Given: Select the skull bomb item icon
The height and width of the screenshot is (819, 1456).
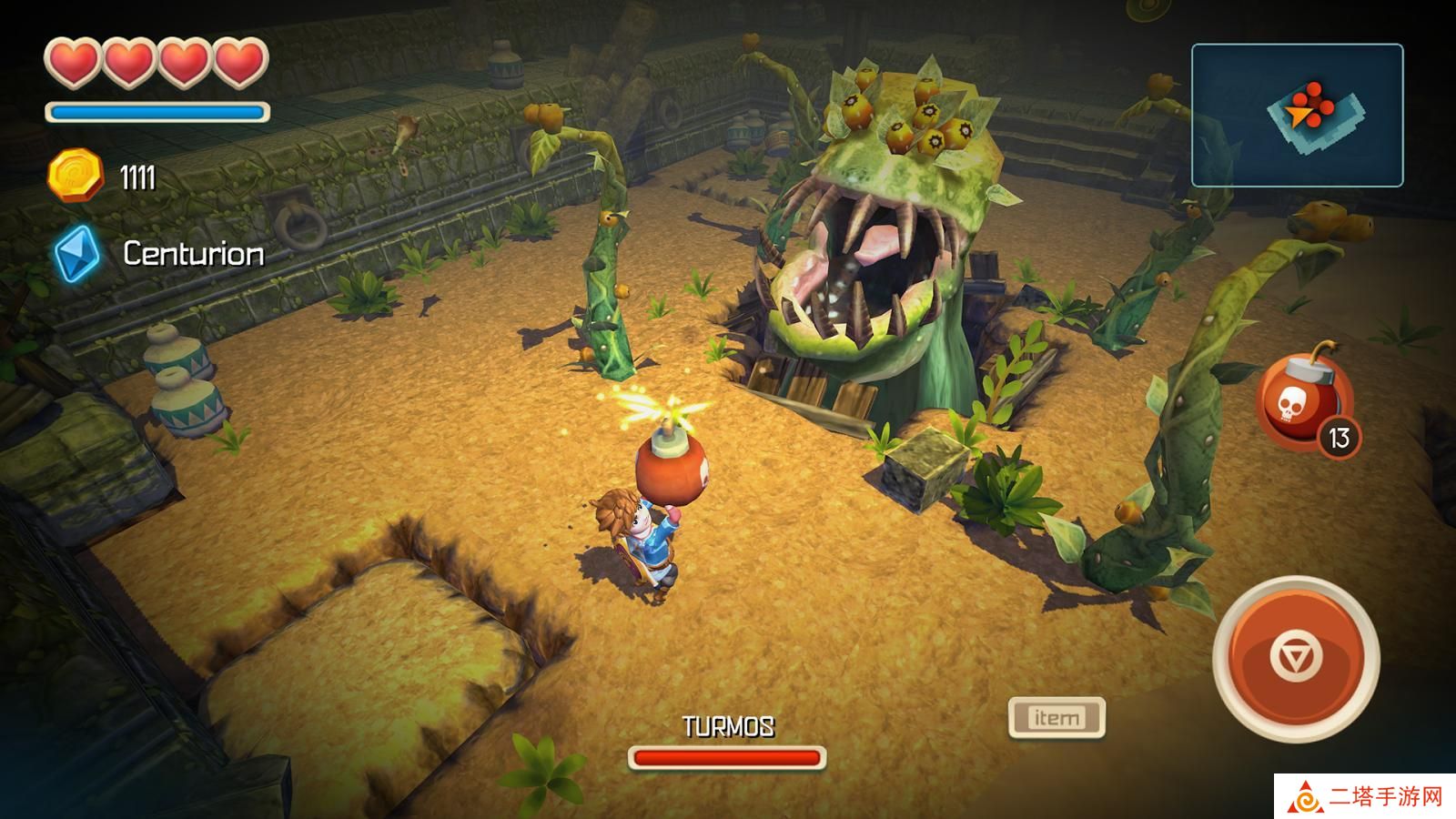Looking at the screenshot, I should (x=1304, y=403).
